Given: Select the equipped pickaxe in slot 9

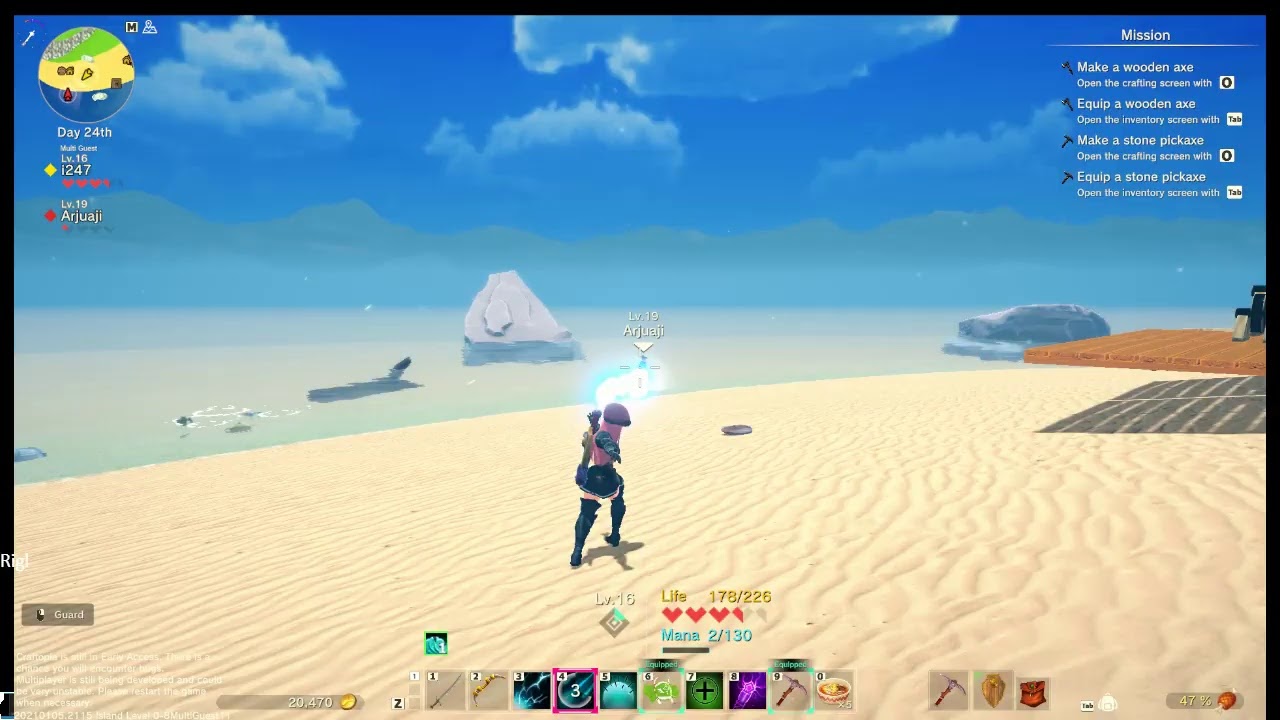Looking at the screenshot, I should tap(791, 691).
